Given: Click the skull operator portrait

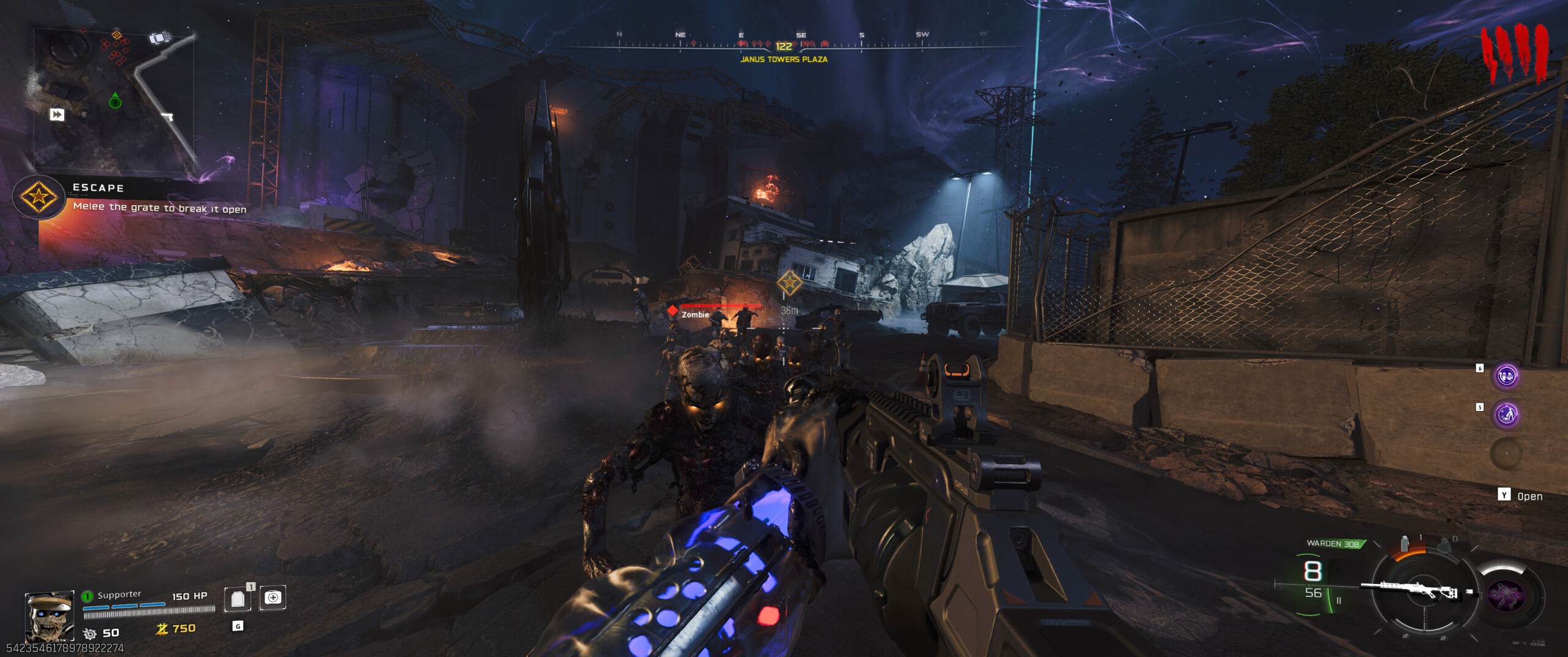Looking at the screenshot, I should [x=50, y=615].
